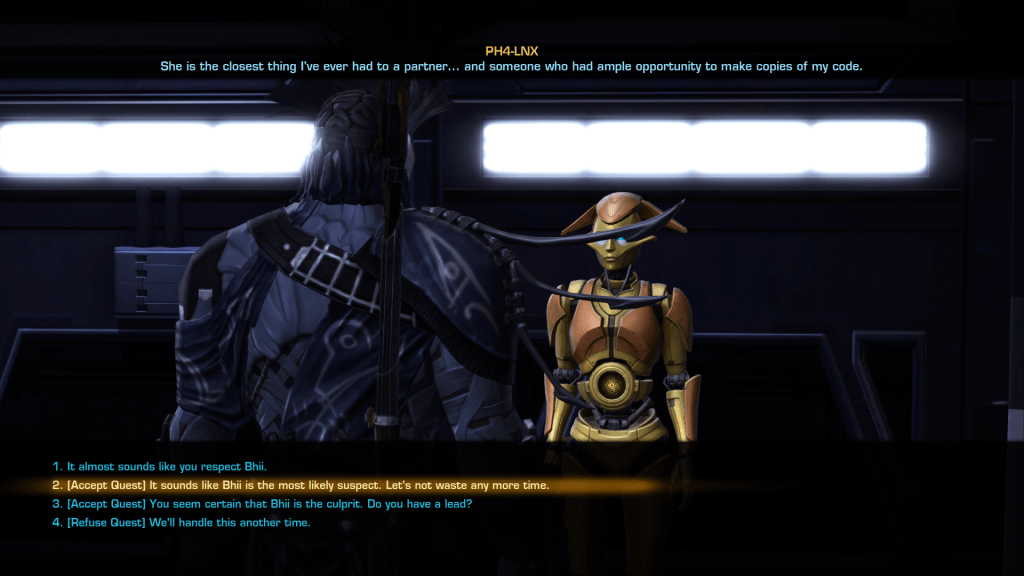This screenshot has height=576, width=1024.
Task: Choose reply about respecting Bhii
Action: click(x=160, y=467)
